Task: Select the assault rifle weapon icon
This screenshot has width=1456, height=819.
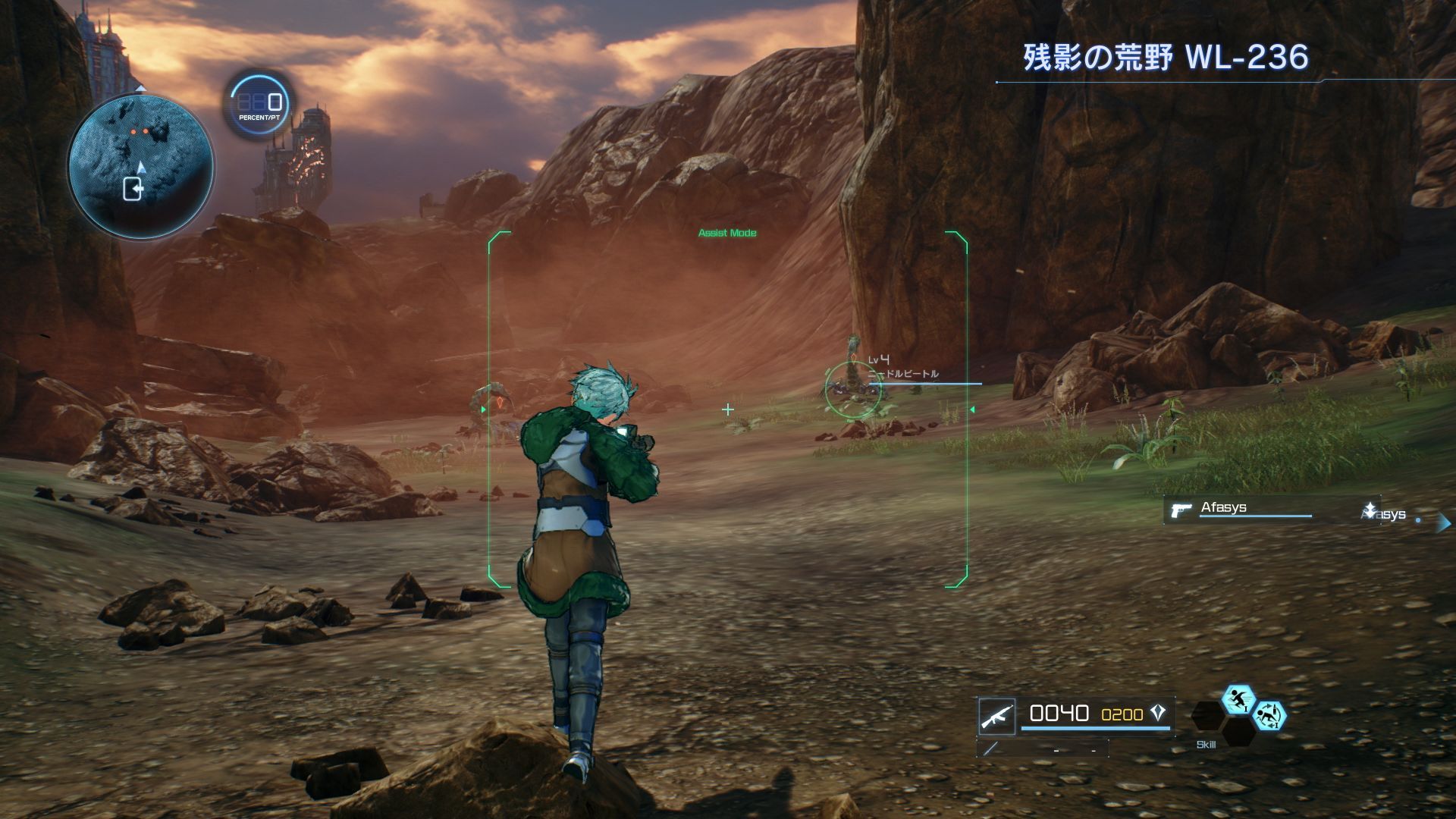Action: 997,717
